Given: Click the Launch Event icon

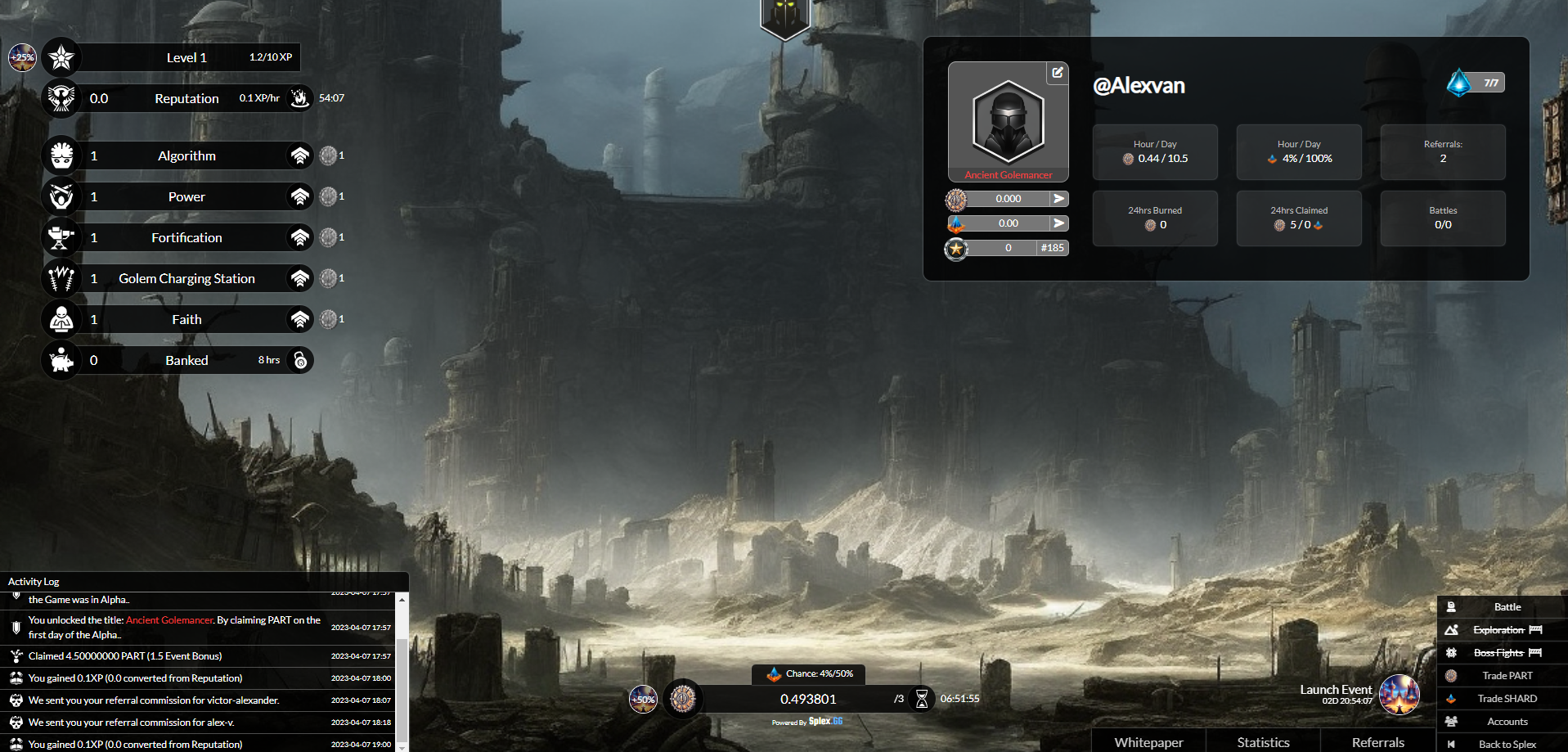Looking at the screenshot, I should 1399,695.
